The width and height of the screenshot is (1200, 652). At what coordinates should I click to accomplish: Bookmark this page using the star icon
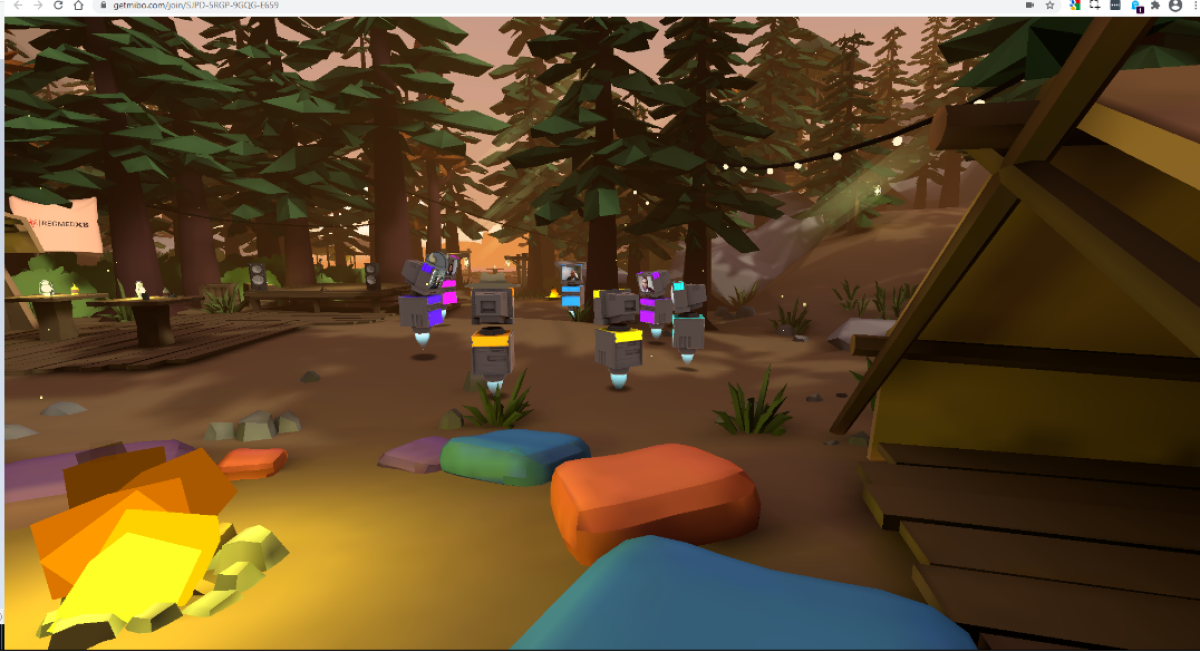[x=1050, y=5]
